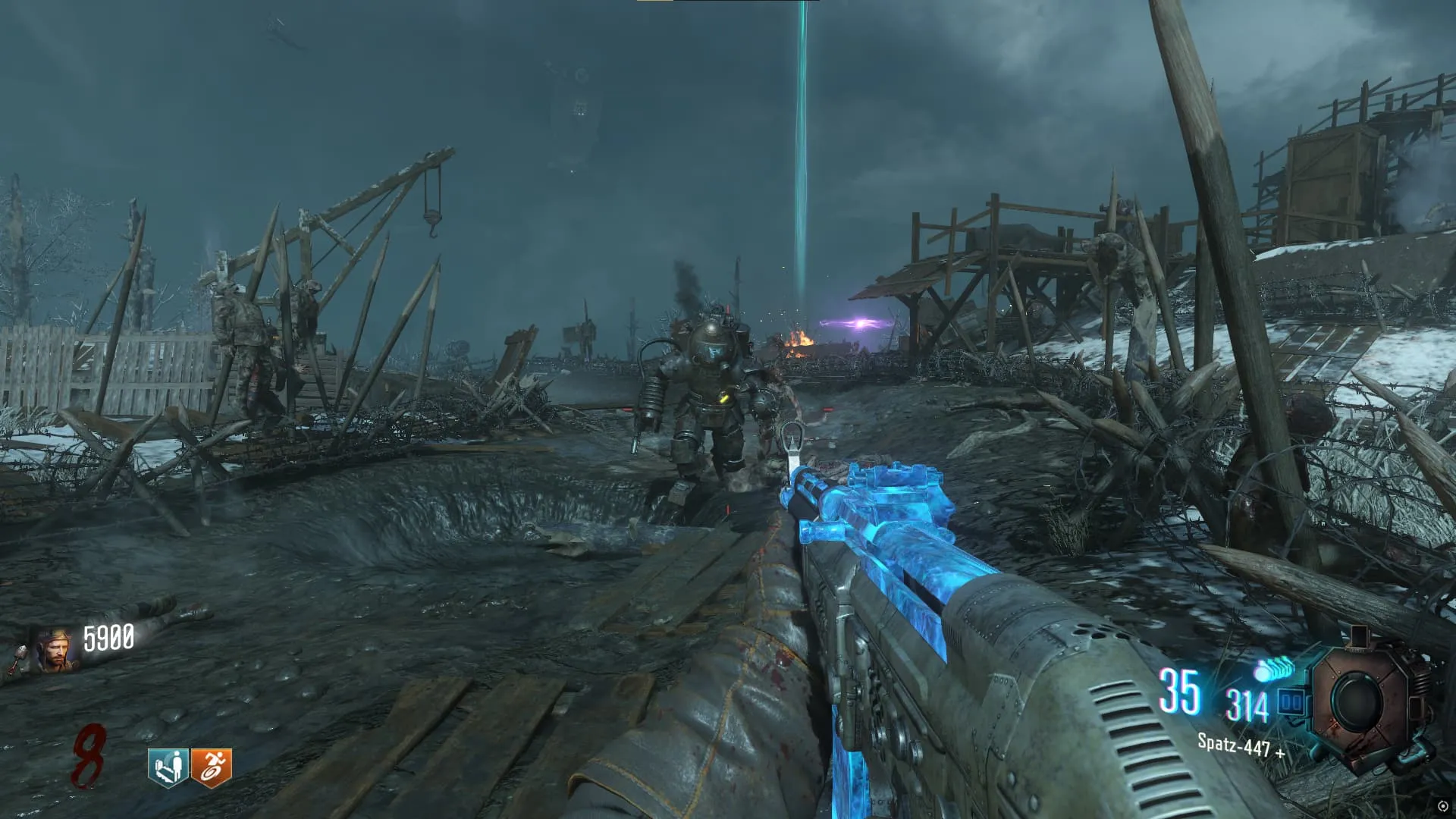Select the glowing grenade stack icon
The image size is (1456, 819).
tap(1273, 670)
